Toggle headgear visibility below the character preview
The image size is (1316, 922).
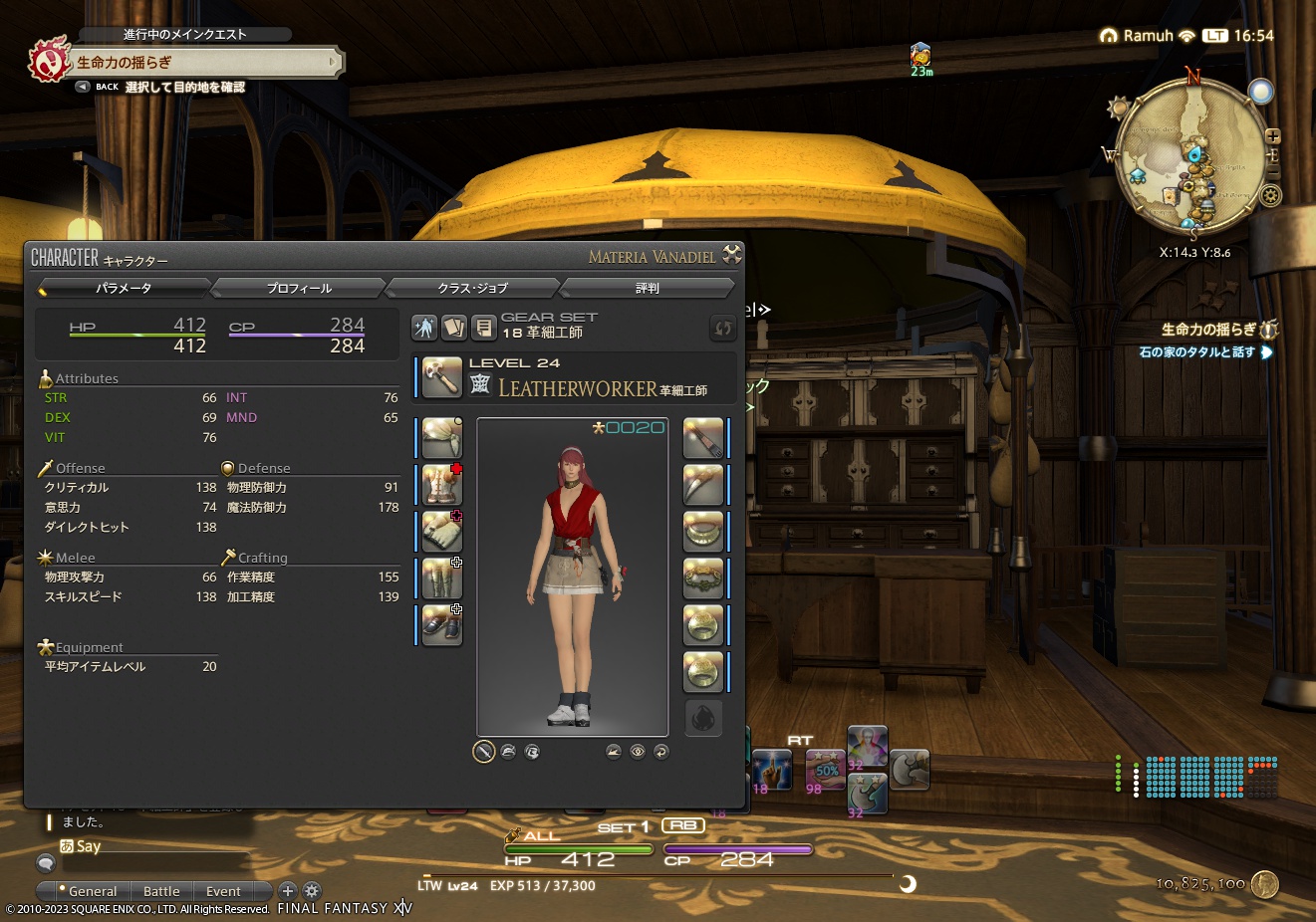point(509,750)
